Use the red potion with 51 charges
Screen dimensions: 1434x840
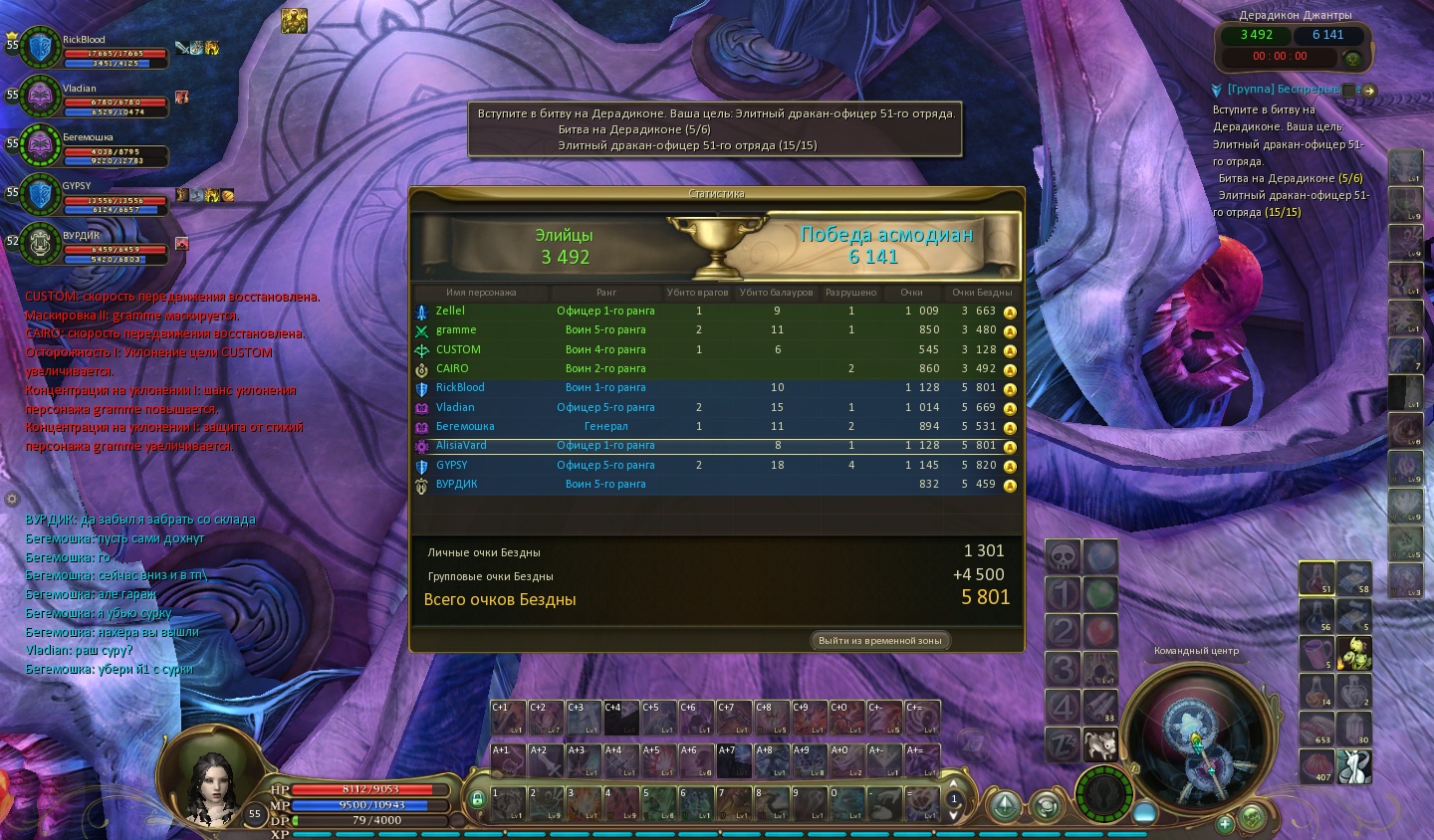pyautogui.click(x=1316, y=577)
